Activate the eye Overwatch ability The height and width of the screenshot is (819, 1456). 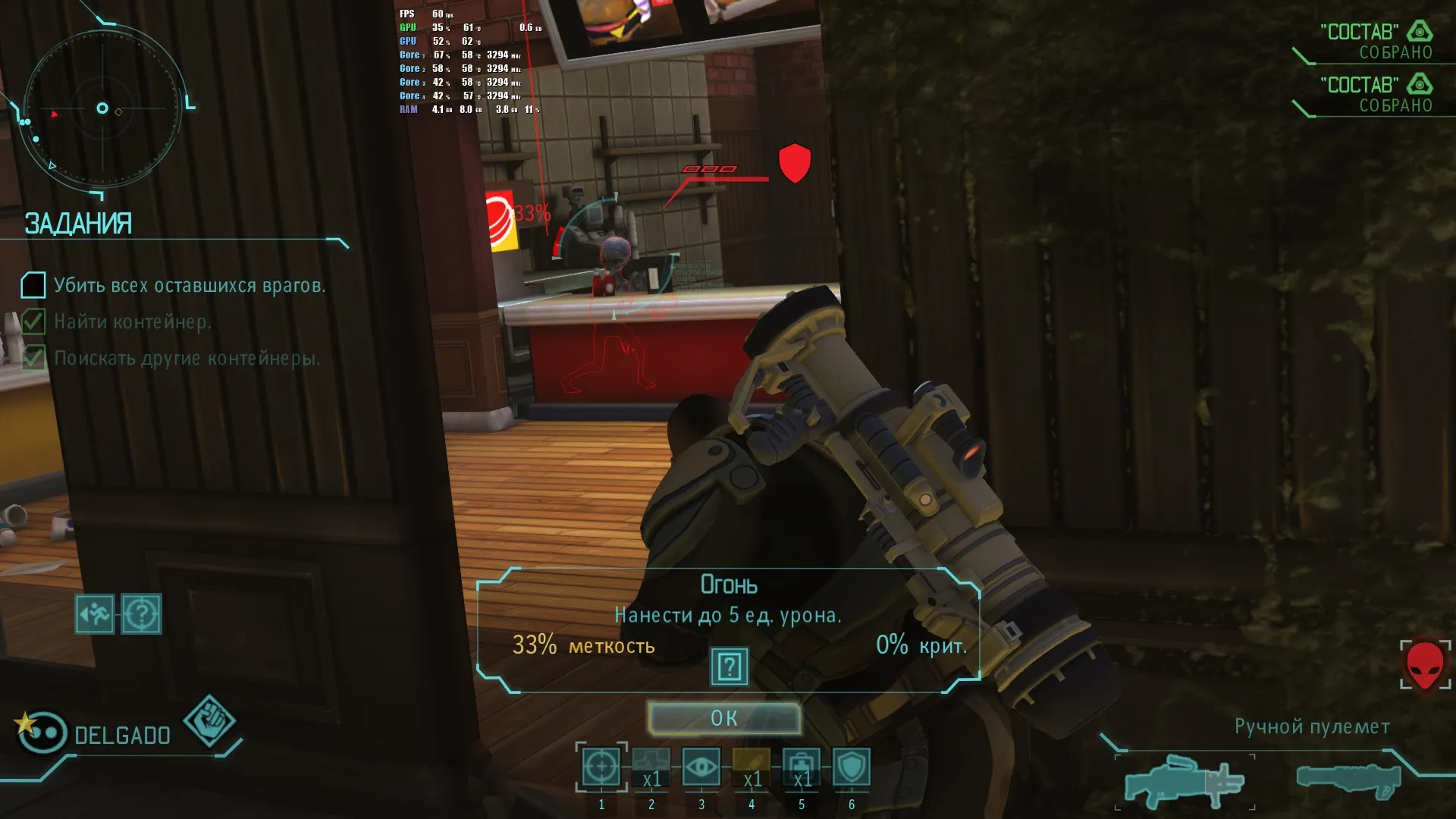click(701, 767)
